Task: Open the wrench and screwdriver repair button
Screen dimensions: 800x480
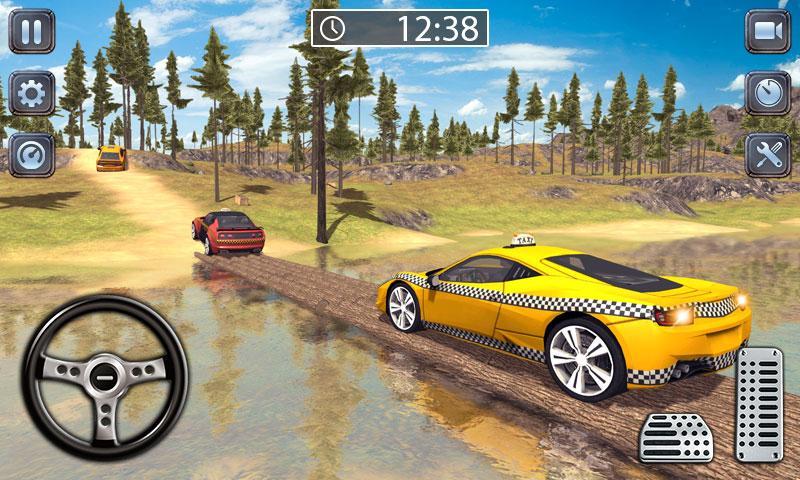Action: click(767, 155)
